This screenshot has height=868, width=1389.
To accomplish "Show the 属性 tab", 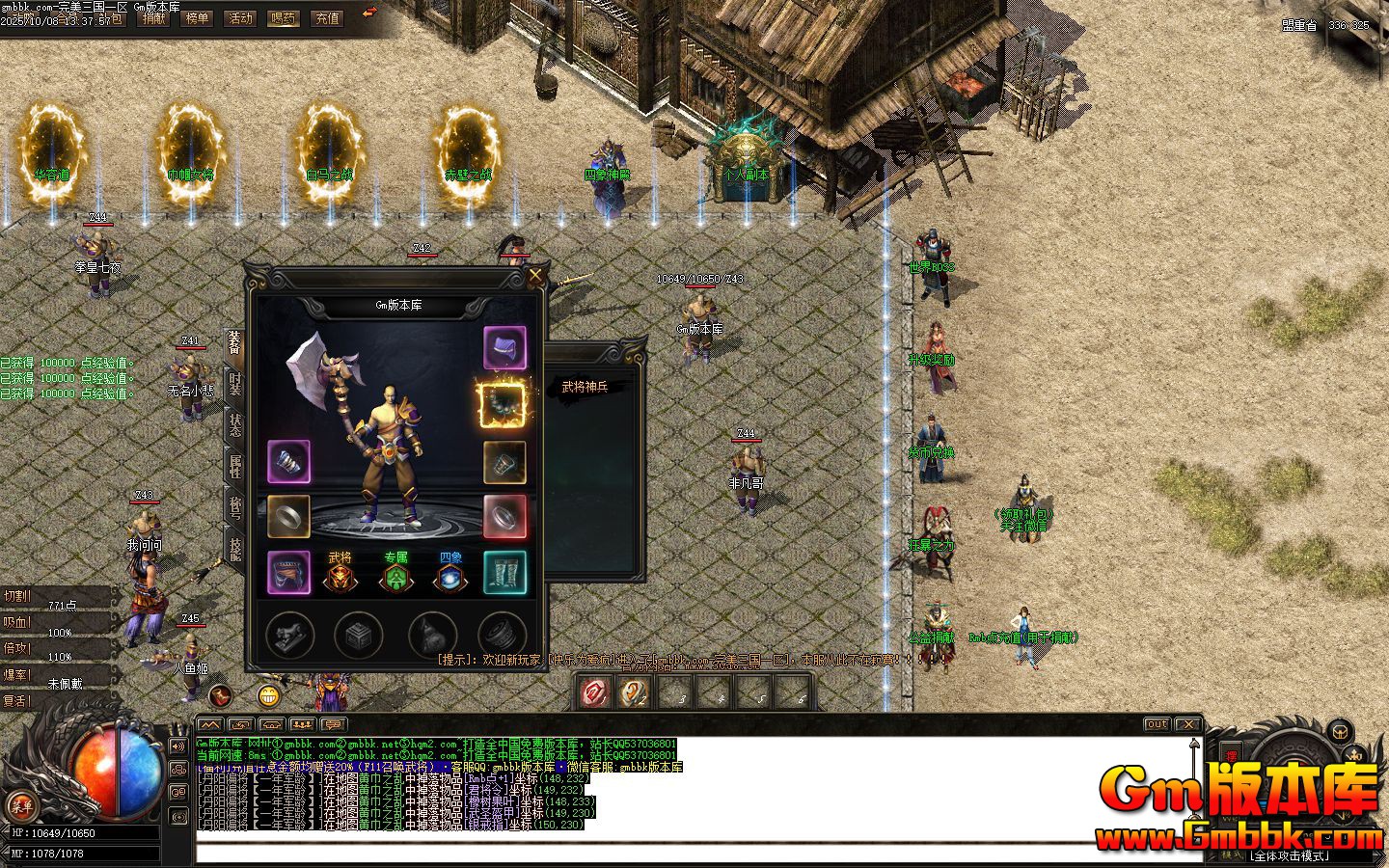I will 234,466.
